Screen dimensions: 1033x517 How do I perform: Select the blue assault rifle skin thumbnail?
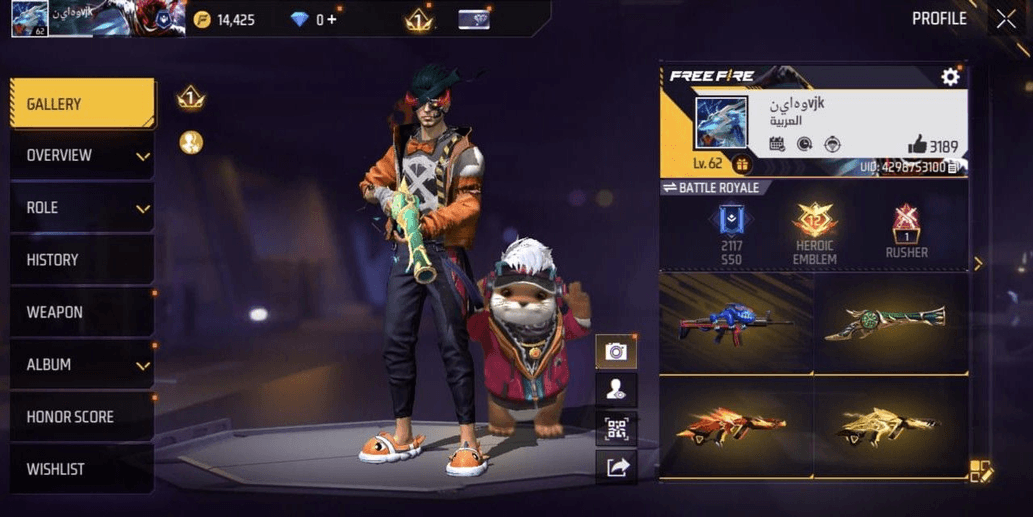(x=736, y=323)
